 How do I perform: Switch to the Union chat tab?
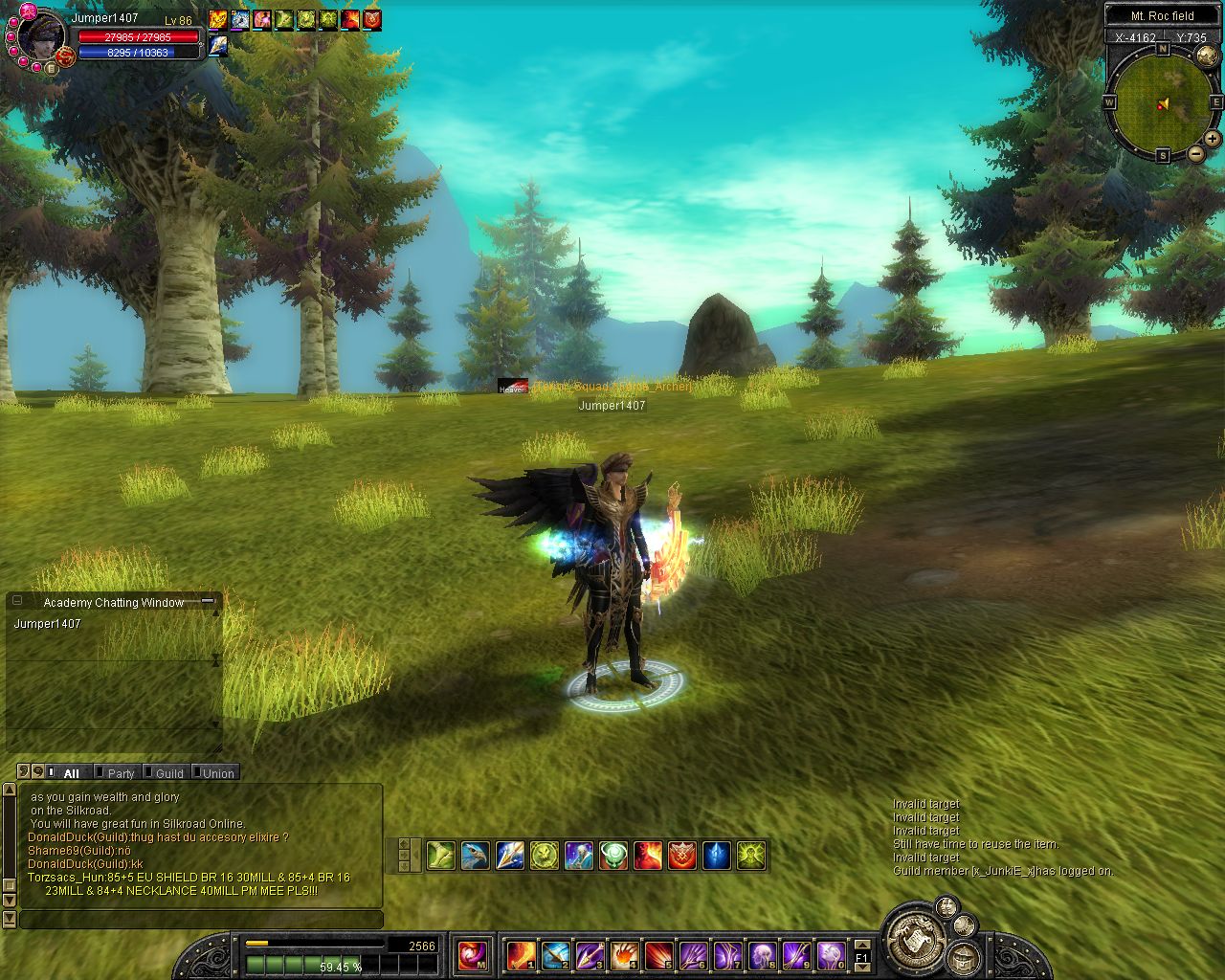tap(217, 773)
